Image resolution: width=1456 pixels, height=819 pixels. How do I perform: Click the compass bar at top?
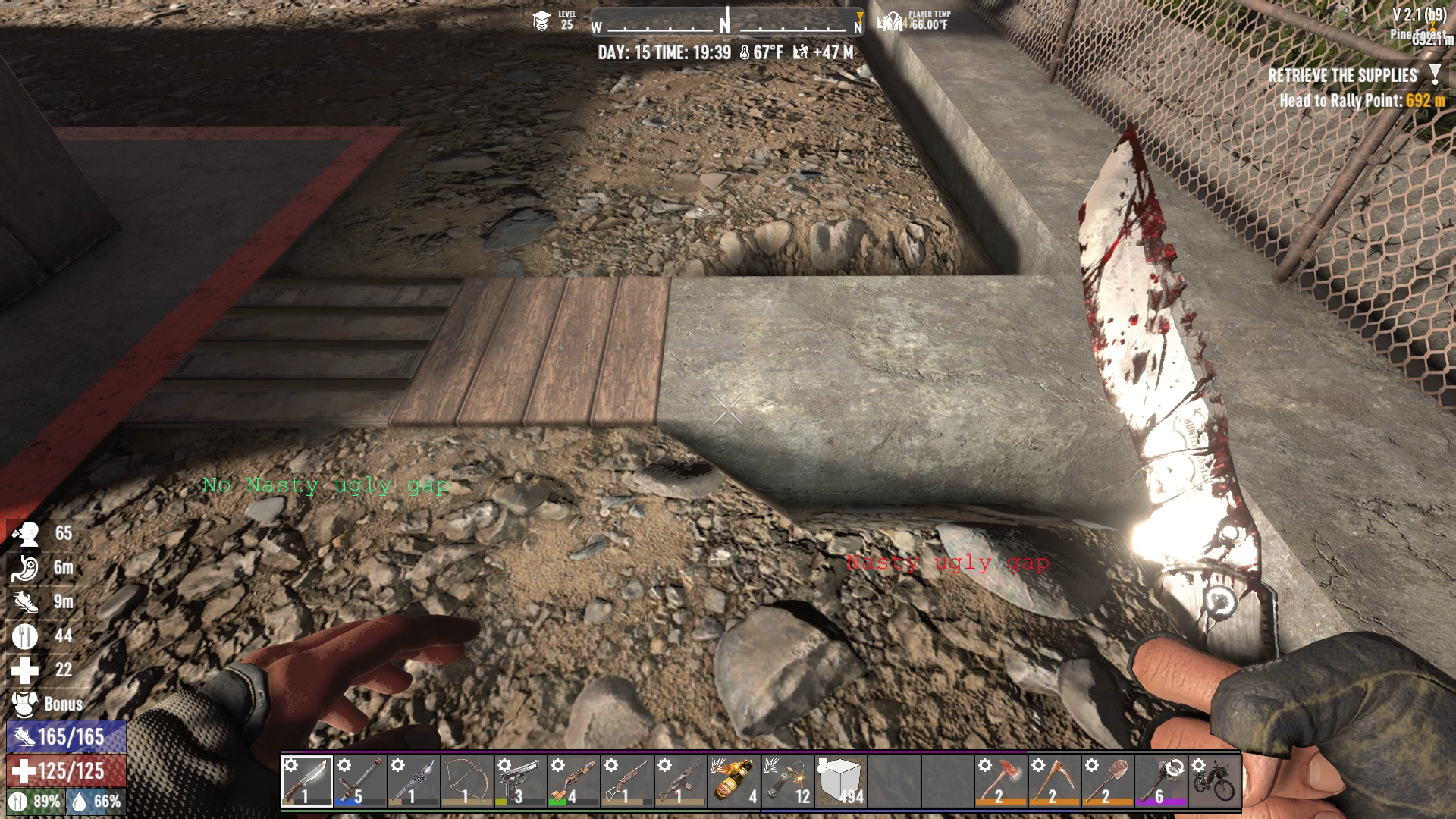[x=726, y=23]
